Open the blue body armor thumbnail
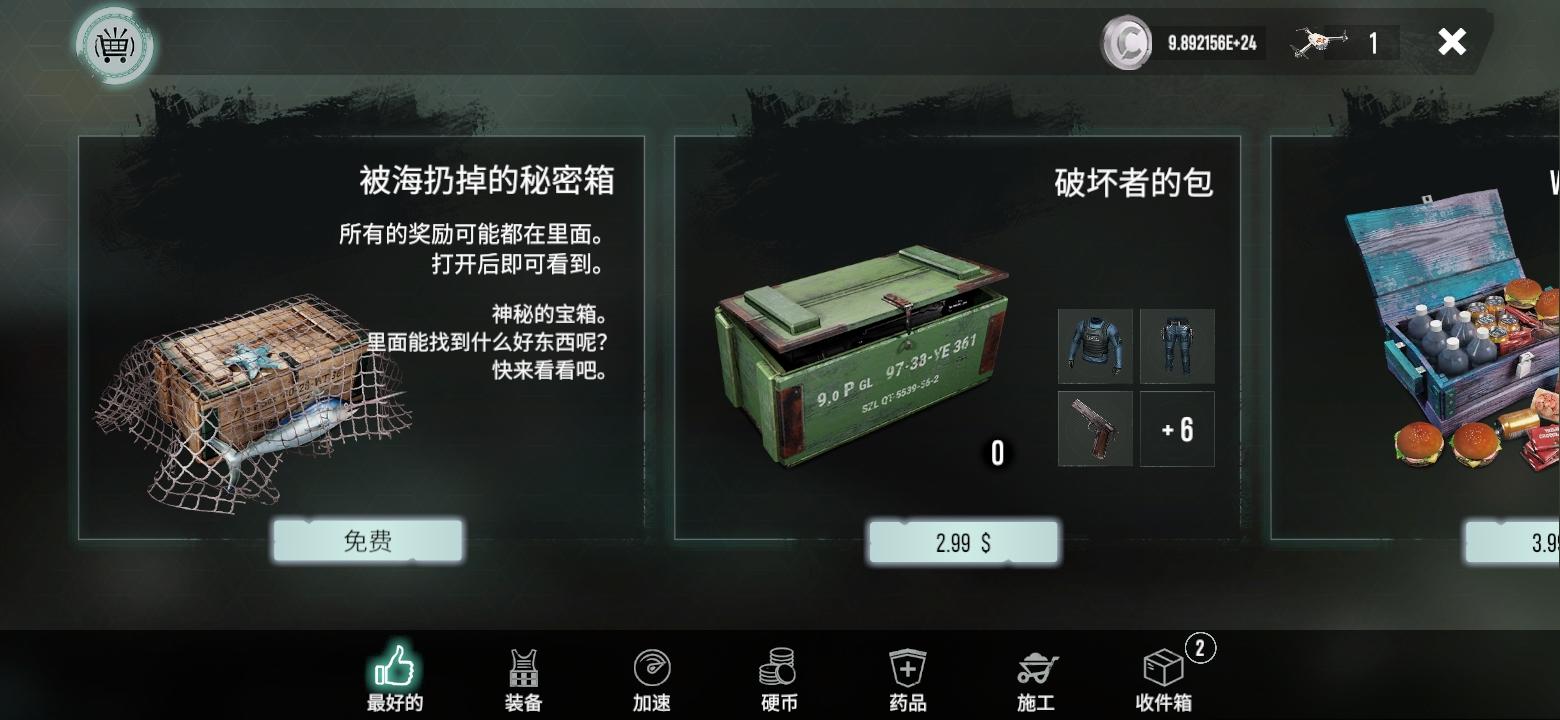Viewport: 1560px width, 720px height. (1094, 347)
